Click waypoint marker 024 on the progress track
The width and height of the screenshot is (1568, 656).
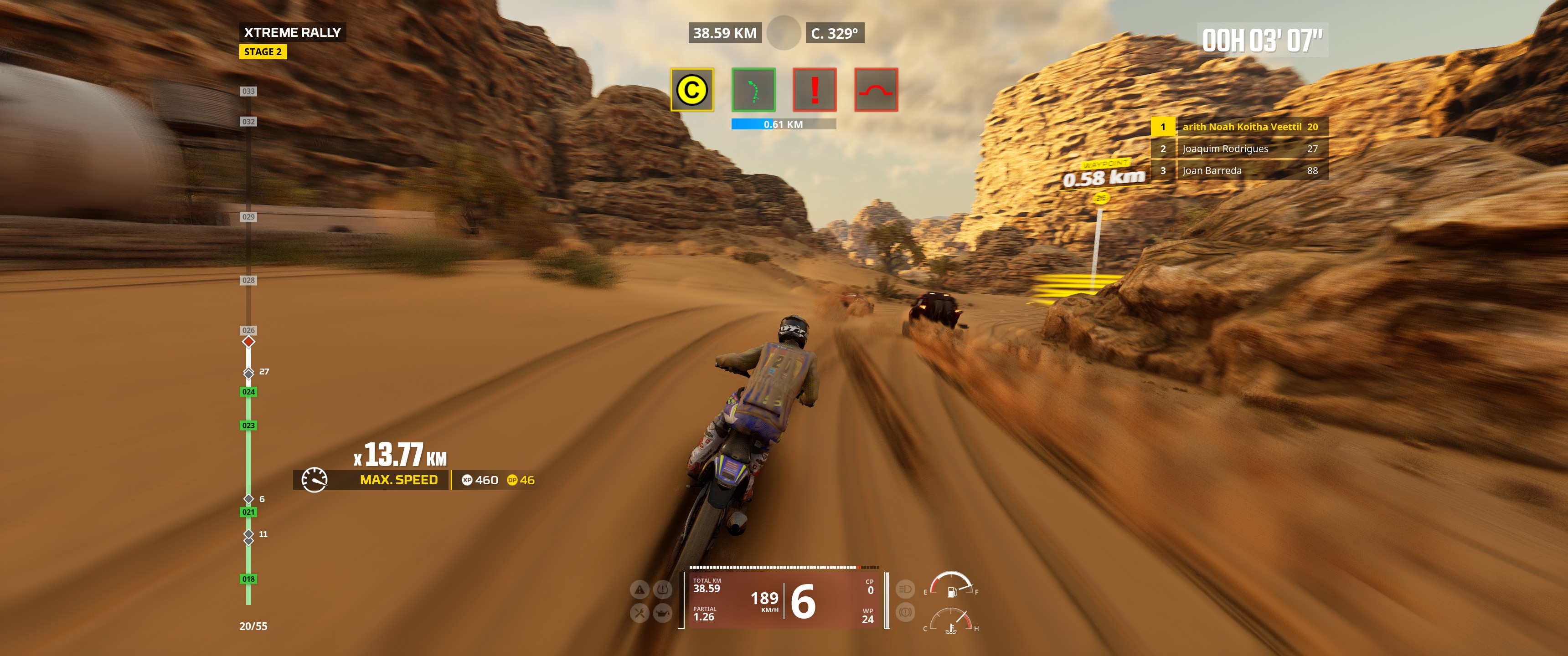pos(248,392)
